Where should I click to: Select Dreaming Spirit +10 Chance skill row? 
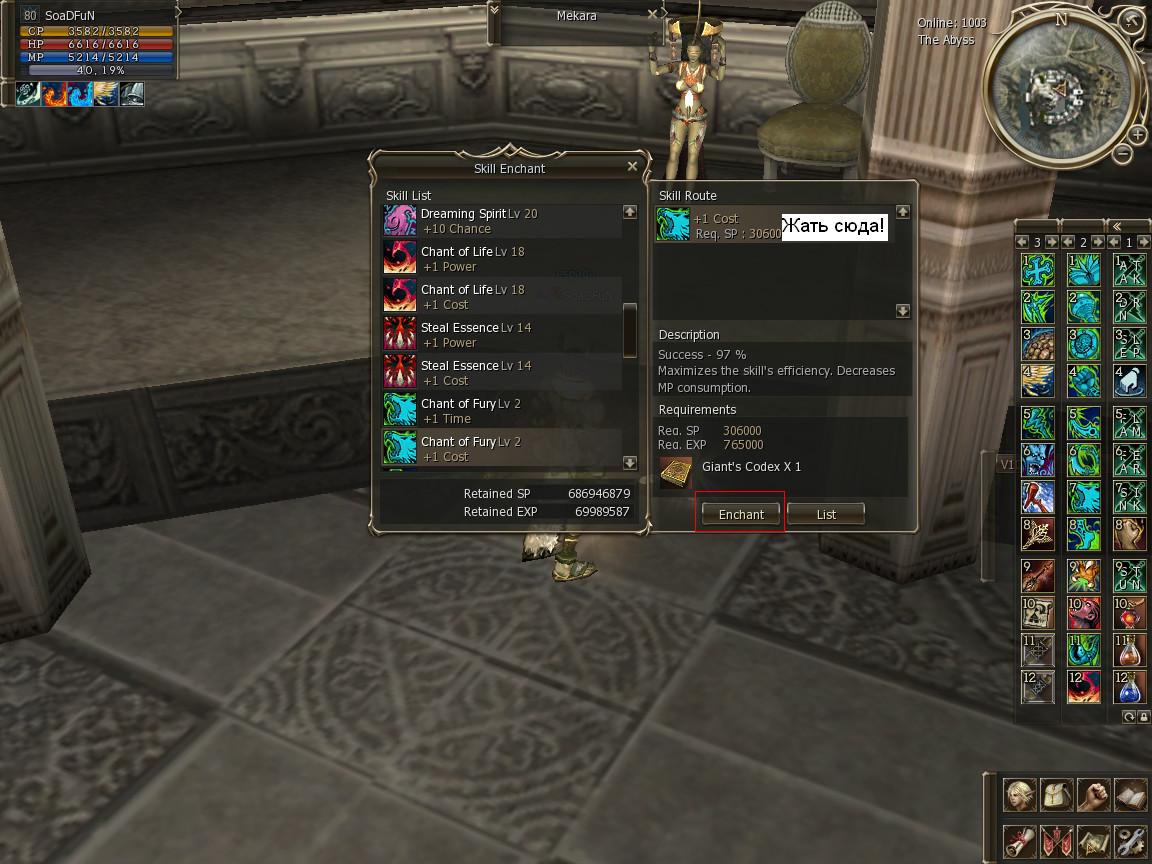500,221
